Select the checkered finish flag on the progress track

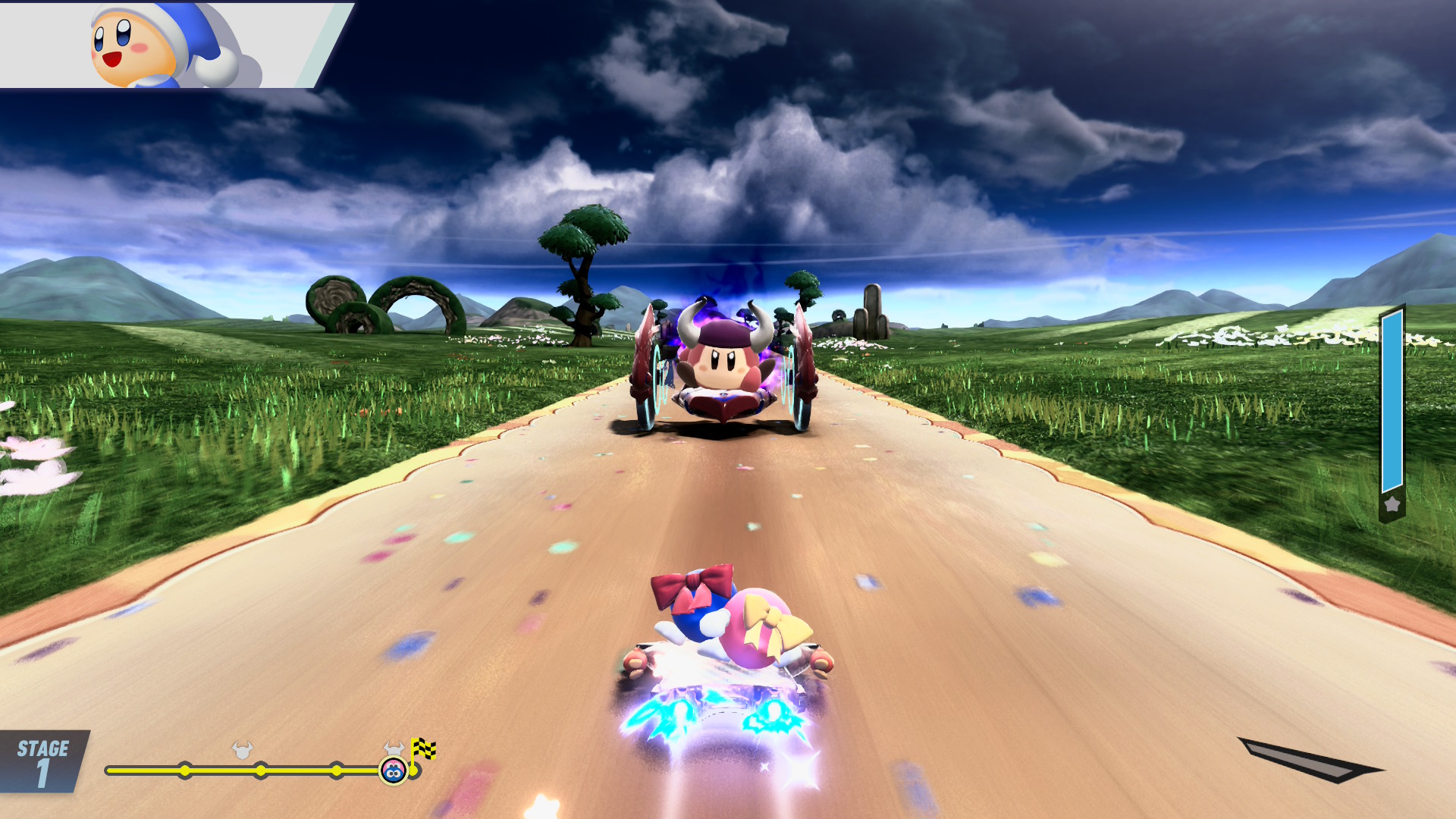[x=423, y=749]
